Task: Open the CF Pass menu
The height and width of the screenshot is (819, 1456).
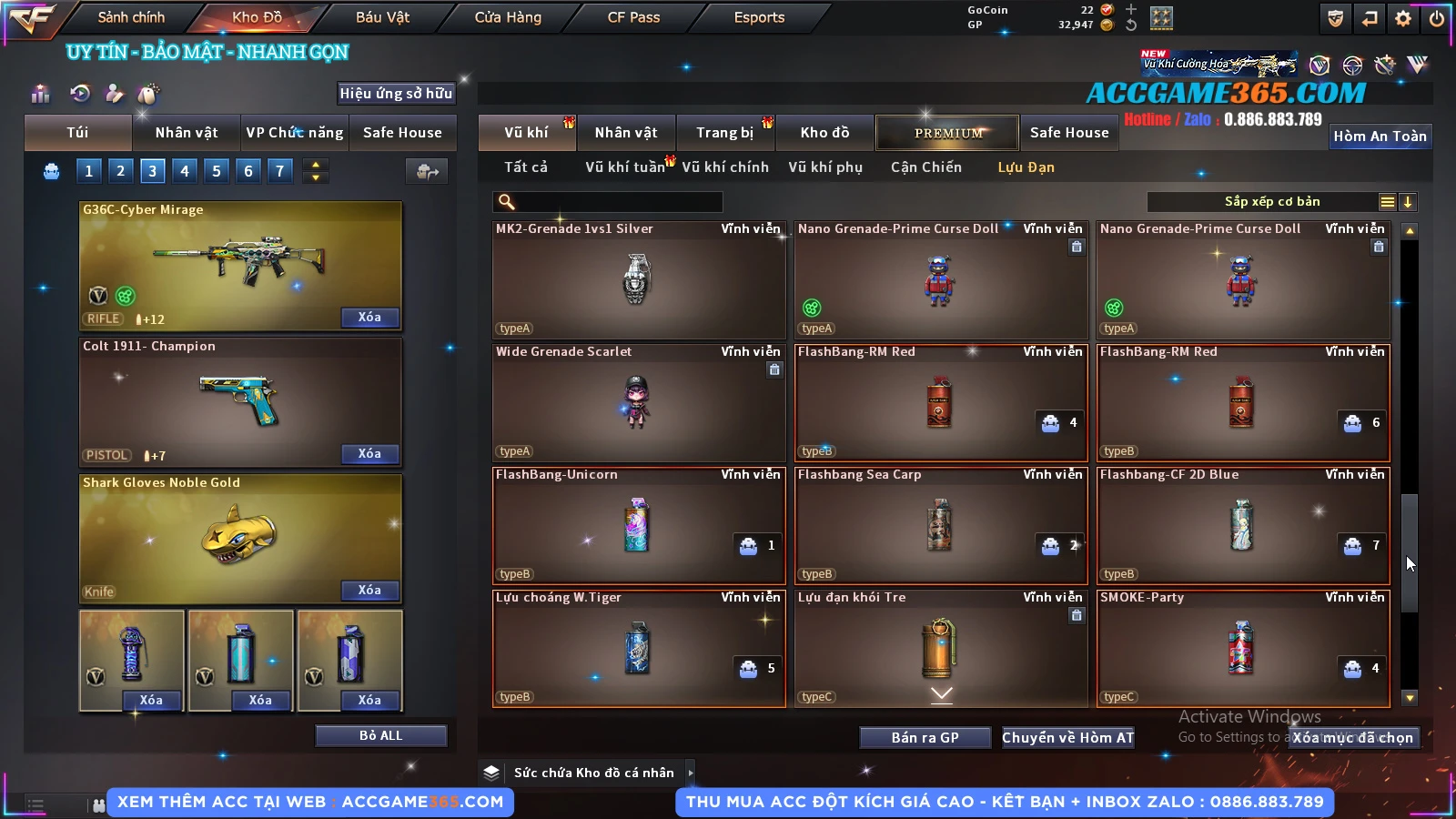Action: [633, 17]
